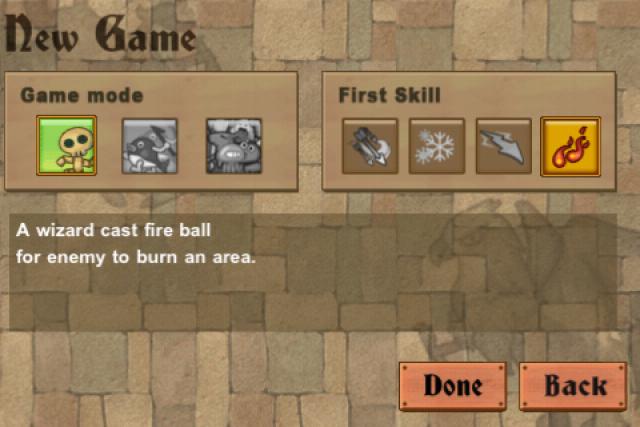The height and width of the screenshot is (427, 640).
Task: Go back with the Back button
Action: (x=575, y=386)
